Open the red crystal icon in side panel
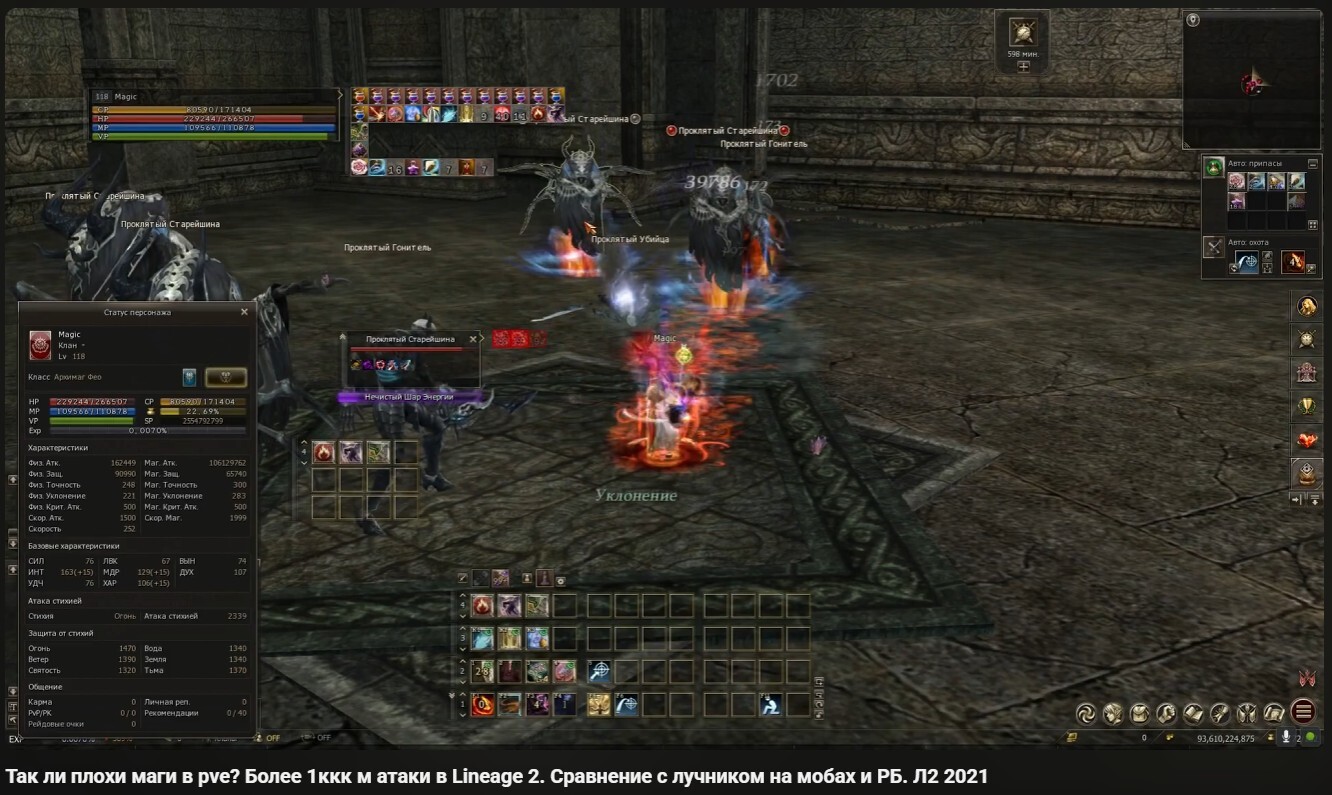 1306,439
